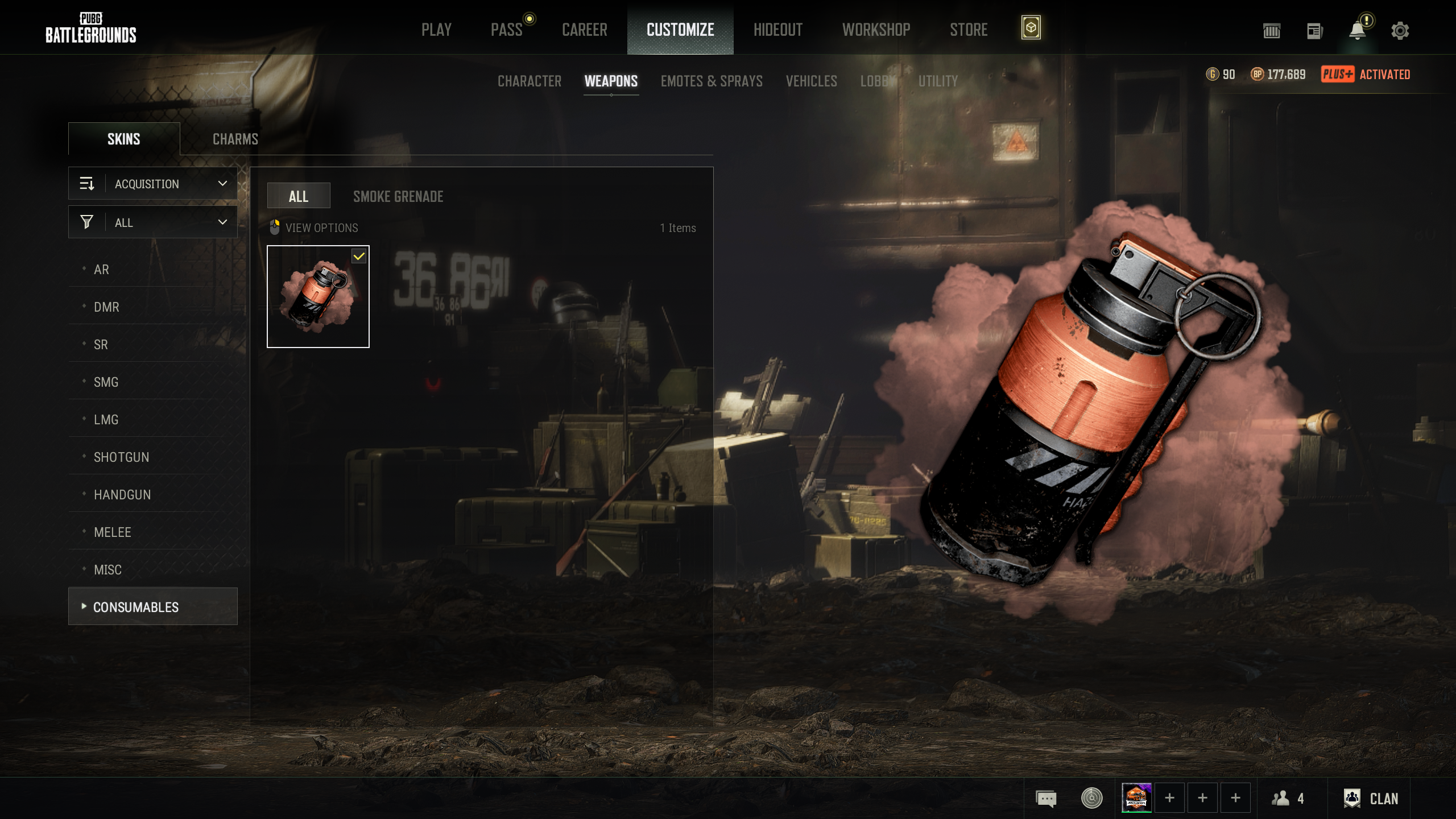
Task: Pick the Melee weapon category
Action: click(x=112, y=532)
